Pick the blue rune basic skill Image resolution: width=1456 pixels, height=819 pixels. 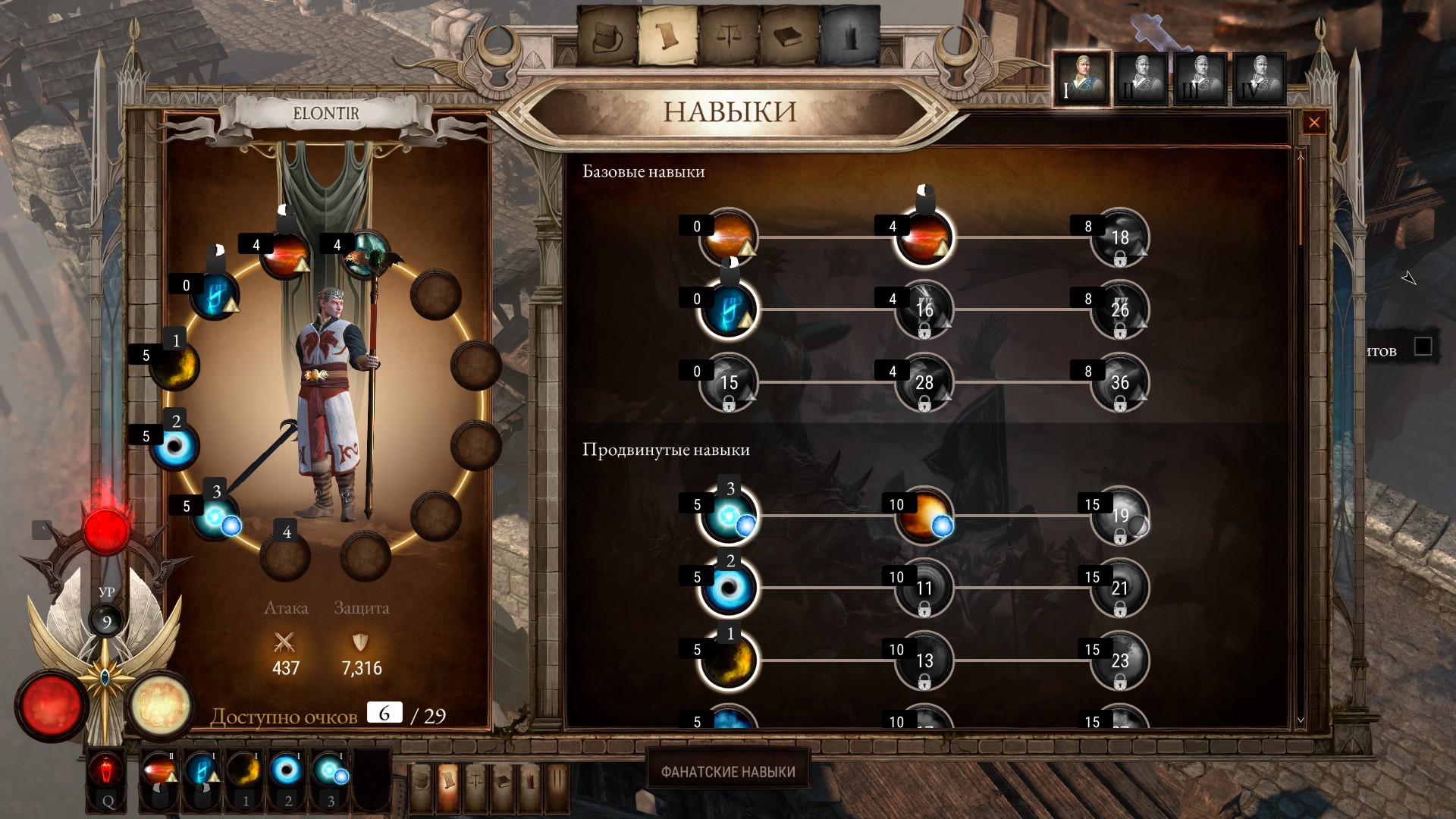point(729,310)
